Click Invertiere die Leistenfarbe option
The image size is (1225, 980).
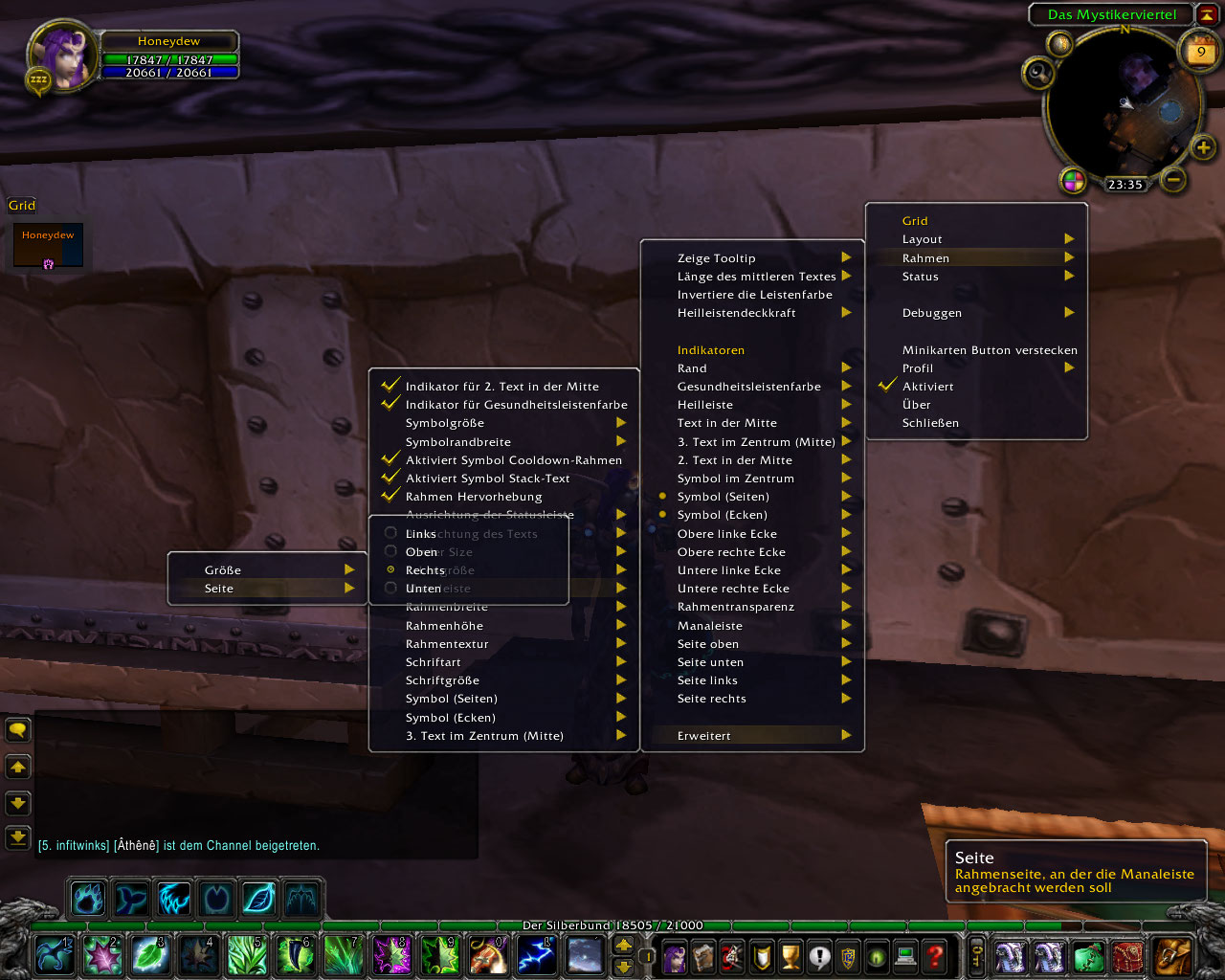pyautogui.click(x=754, y=295)
